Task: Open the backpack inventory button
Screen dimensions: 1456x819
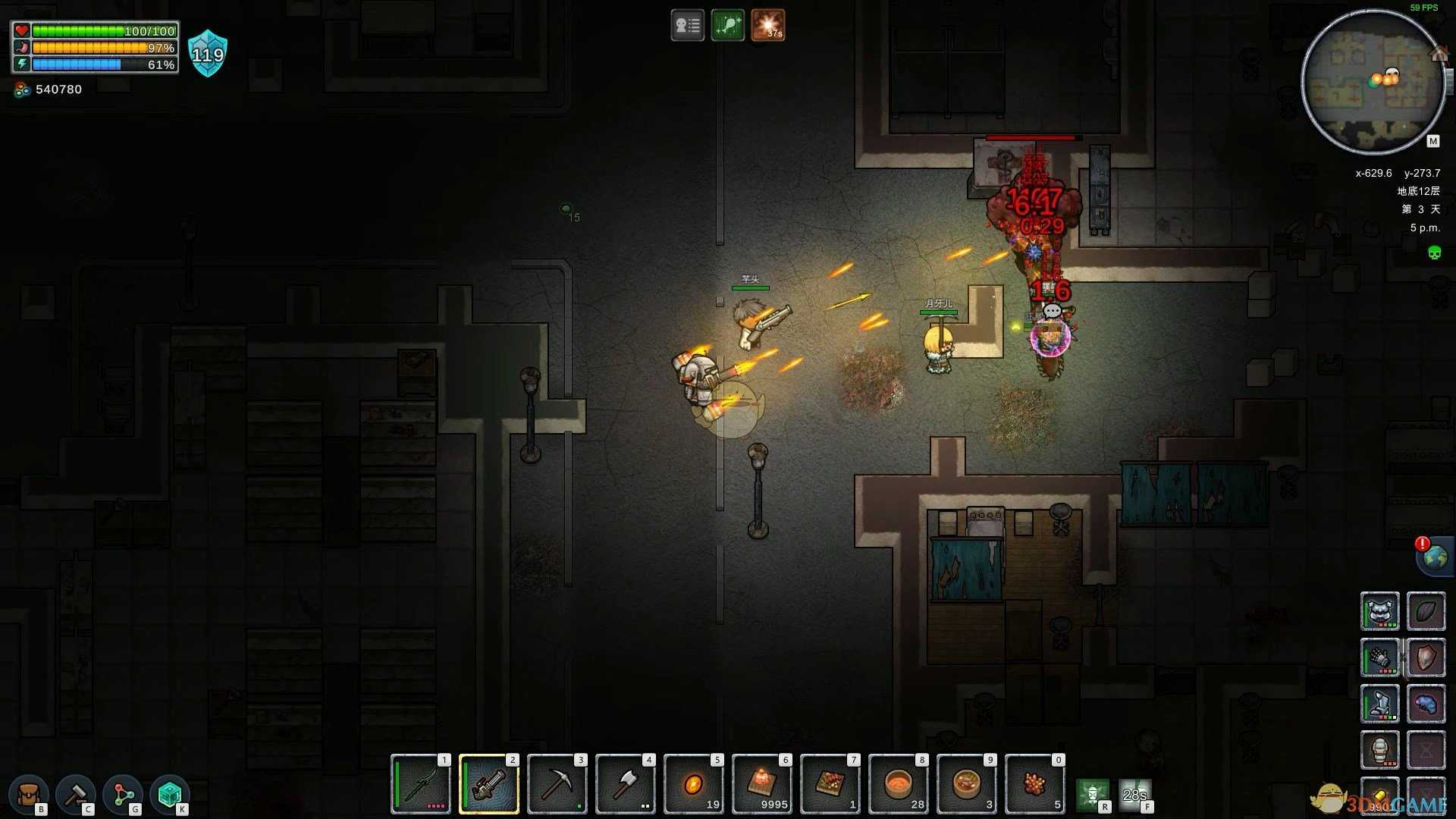Action: (x=29, y=794)
